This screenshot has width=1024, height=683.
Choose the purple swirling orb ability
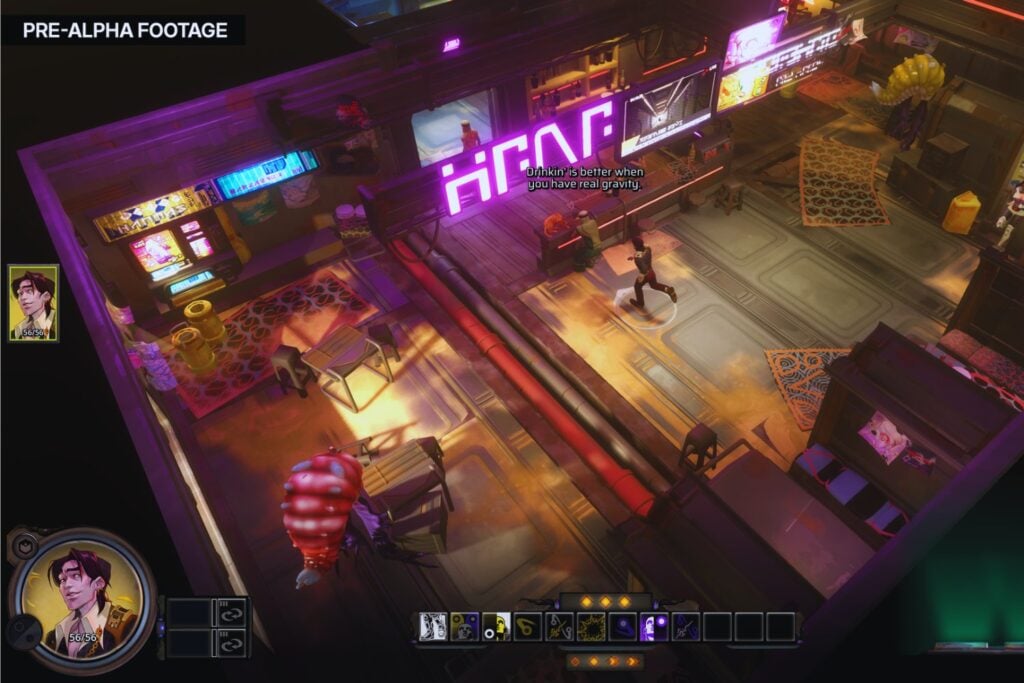coord(624,626)
